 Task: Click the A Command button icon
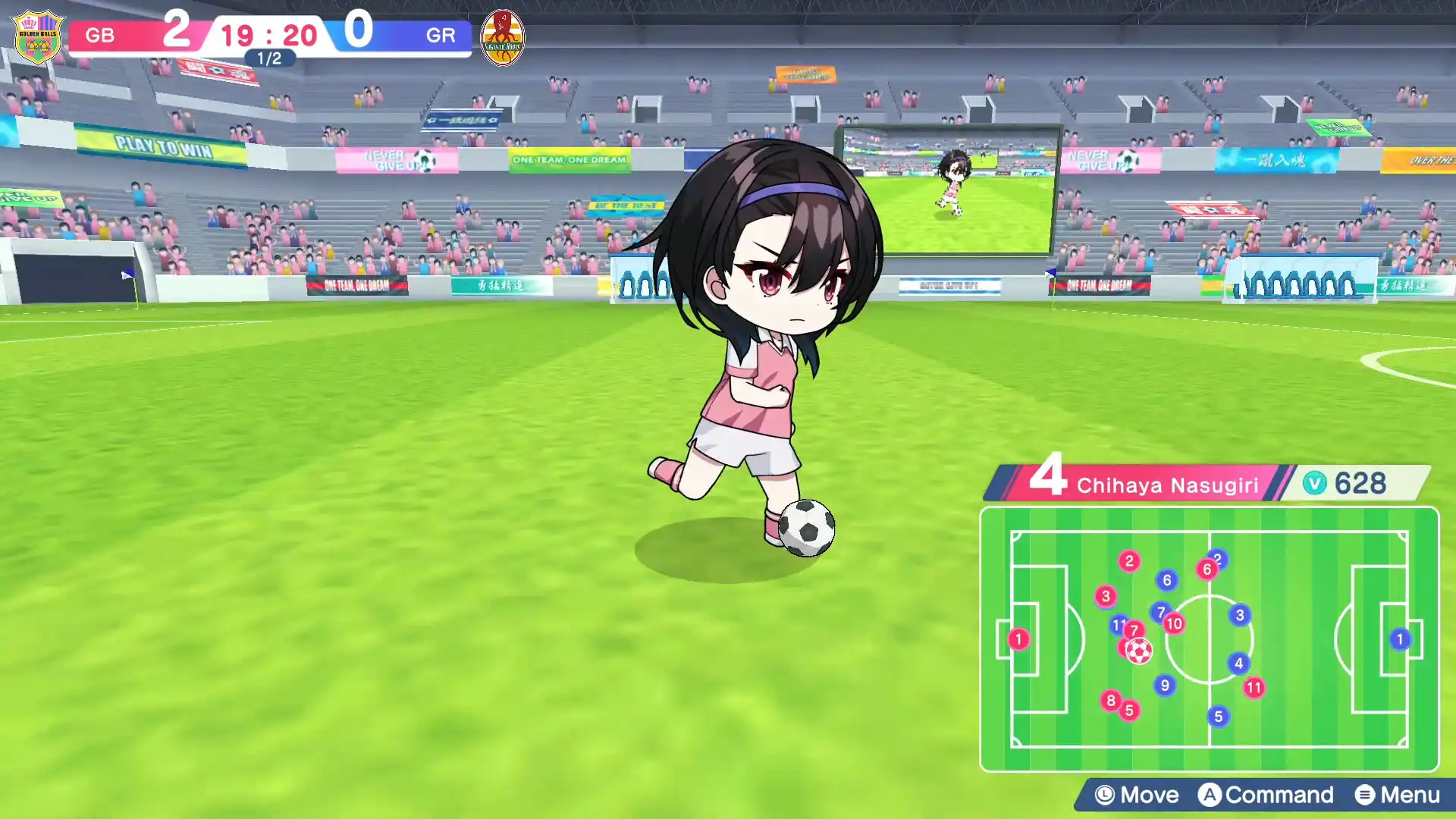1210,795
